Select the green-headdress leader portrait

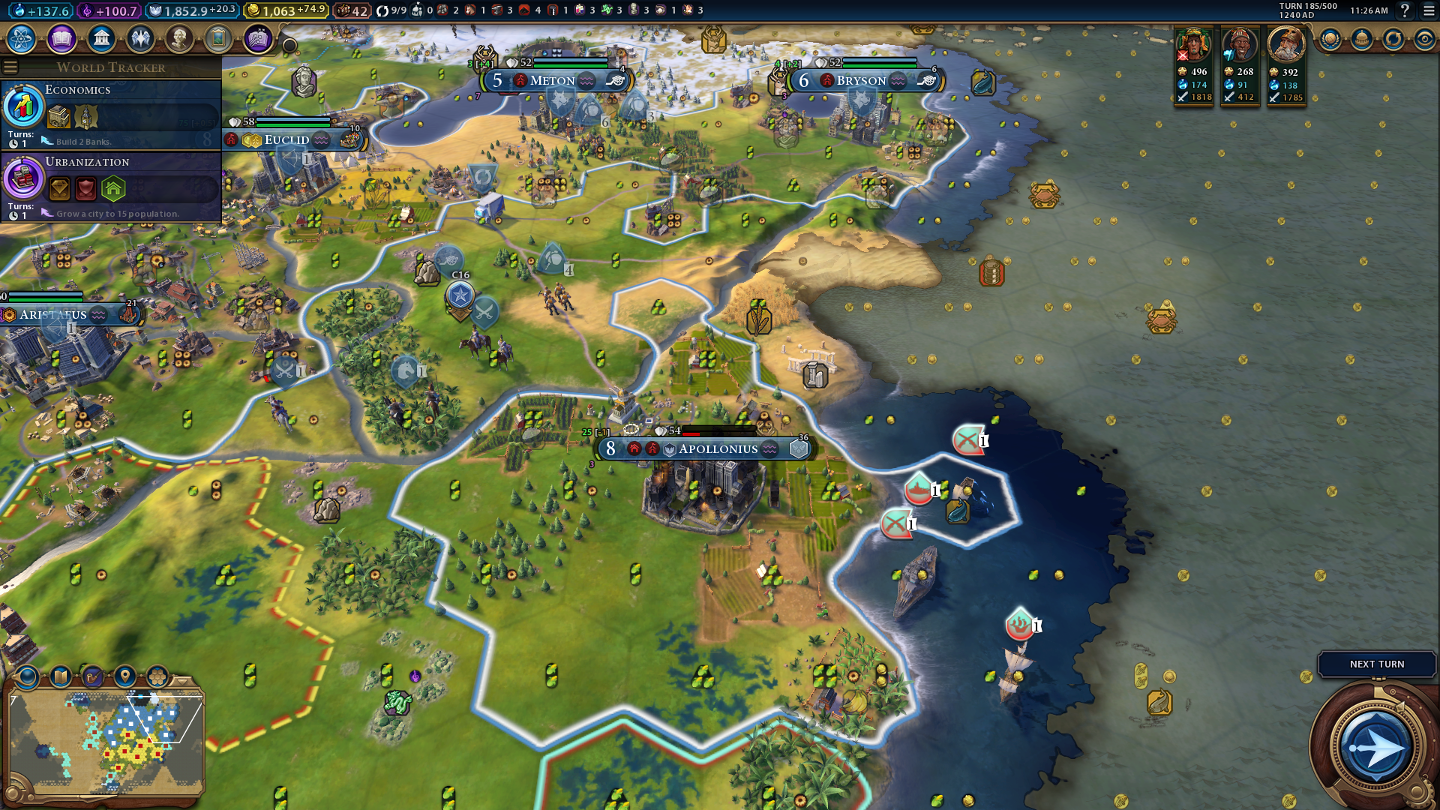1194,45
